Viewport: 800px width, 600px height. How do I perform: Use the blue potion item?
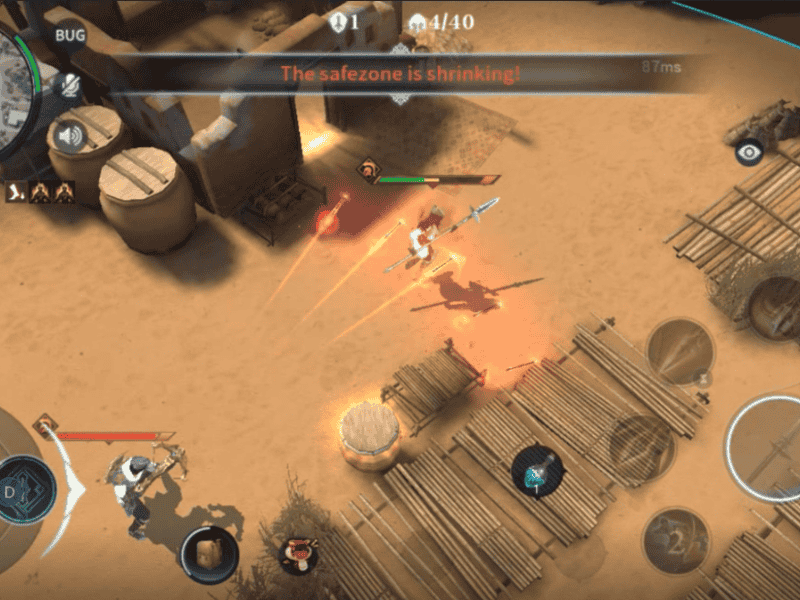click(538, 471)
